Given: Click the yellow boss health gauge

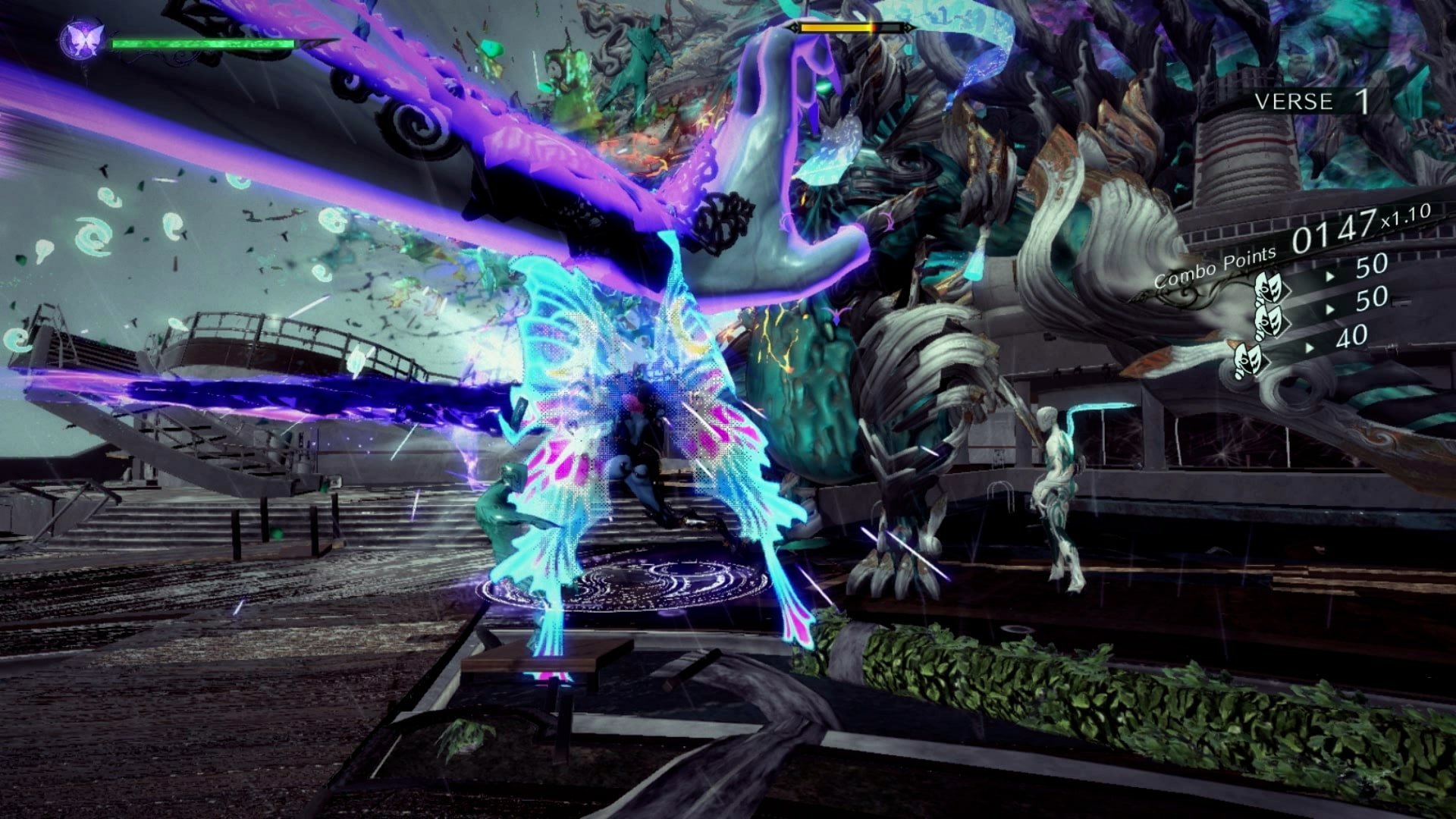Looking at the screenshot, I should click(836, 27).
